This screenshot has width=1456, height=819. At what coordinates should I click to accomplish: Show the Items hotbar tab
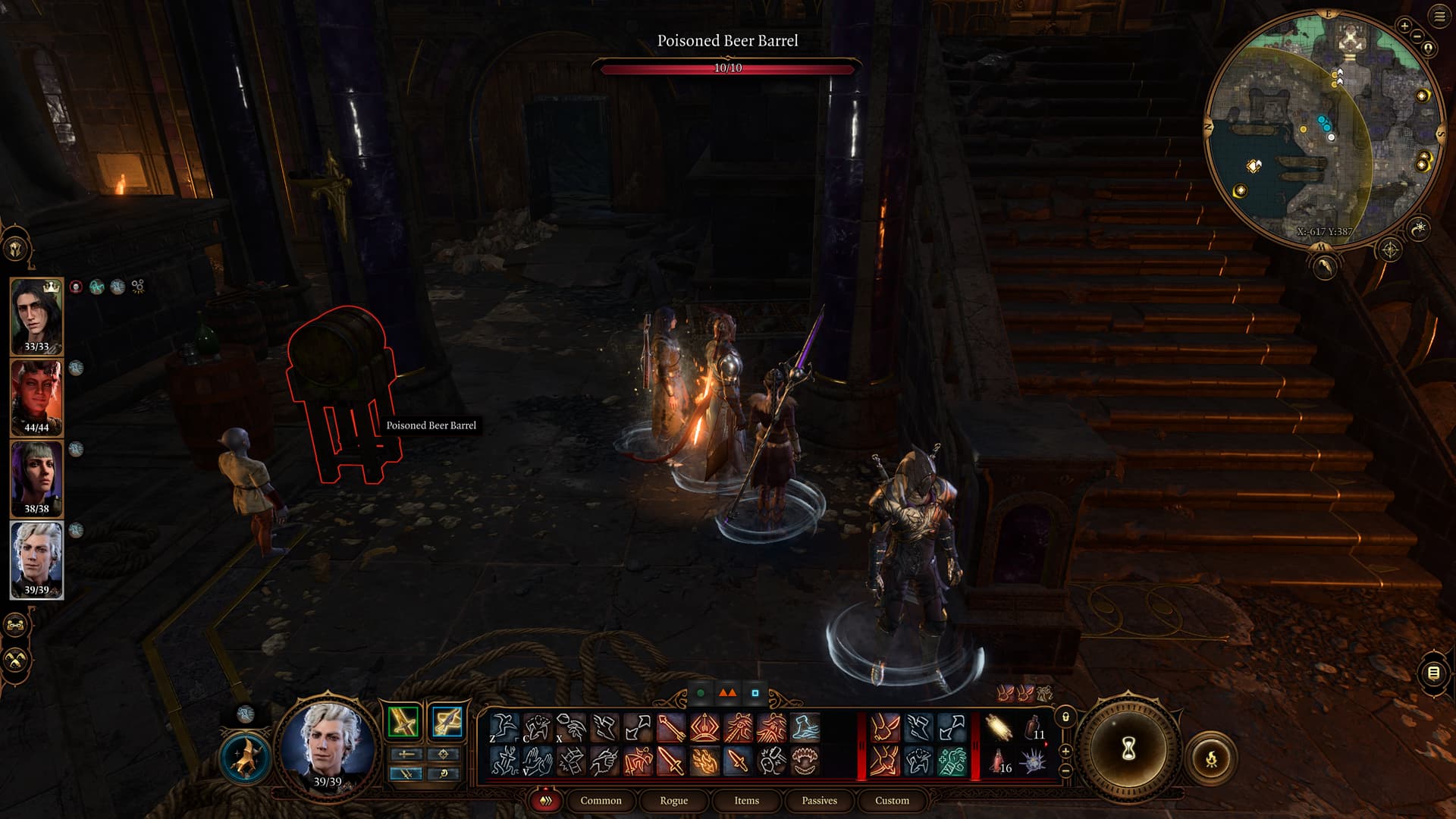[x=746, y=801]
